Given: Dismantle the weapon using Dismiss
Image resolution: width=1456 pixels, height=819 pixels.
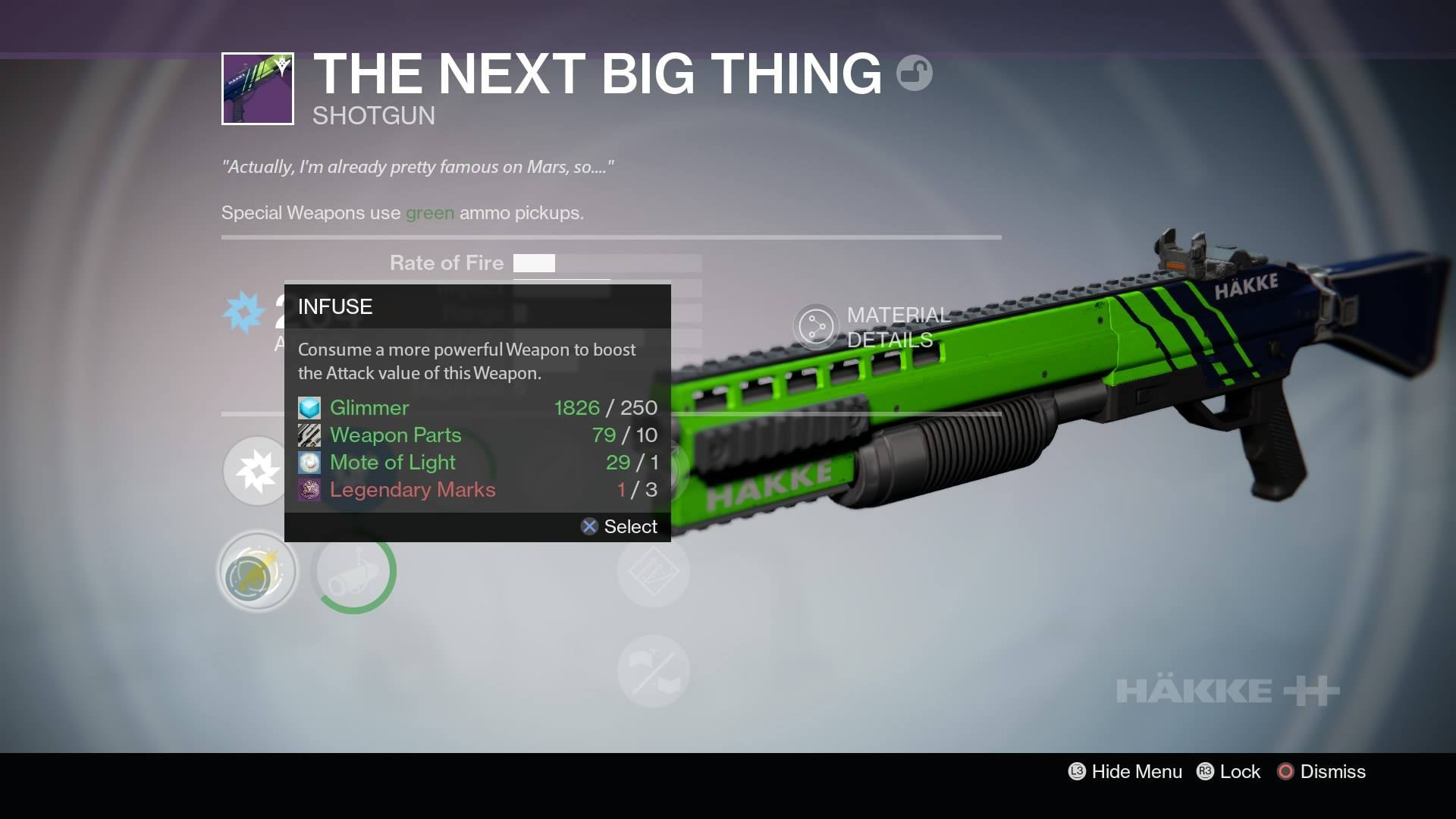Looking at the screenshot, I should tap(1321, 771).
